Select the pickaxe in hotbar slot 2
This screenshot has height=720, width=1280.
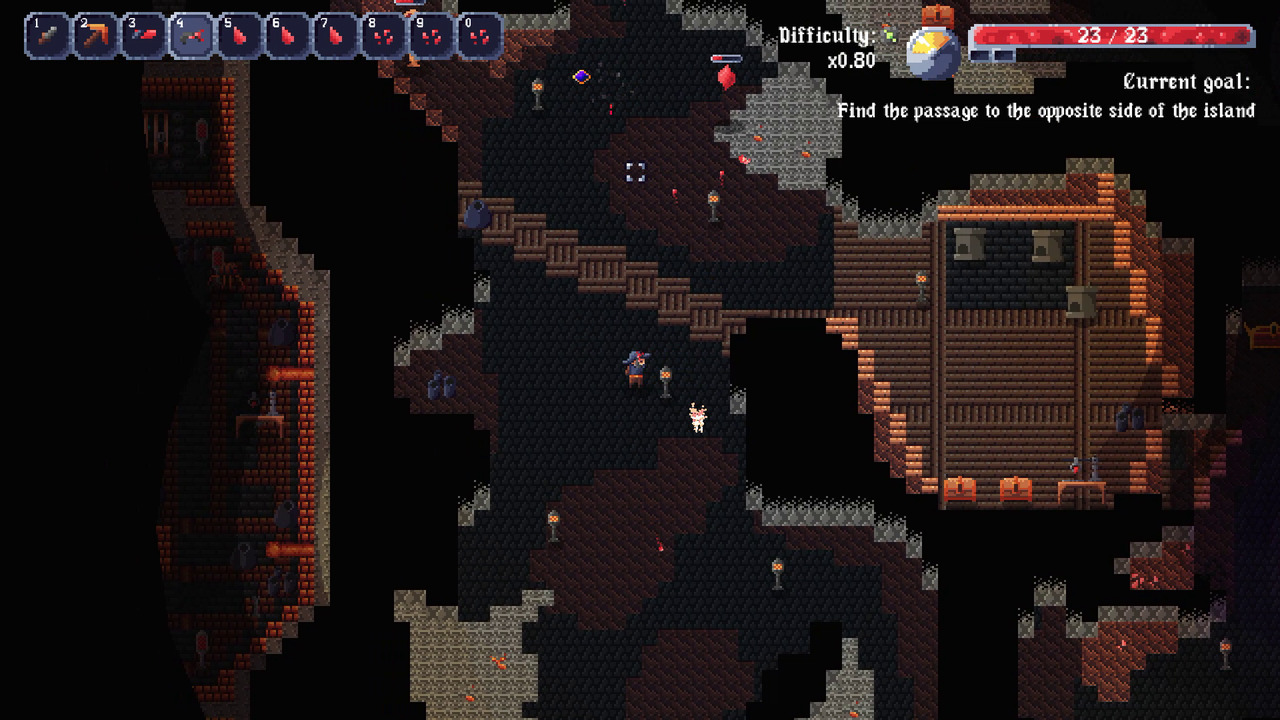[96, 35]
